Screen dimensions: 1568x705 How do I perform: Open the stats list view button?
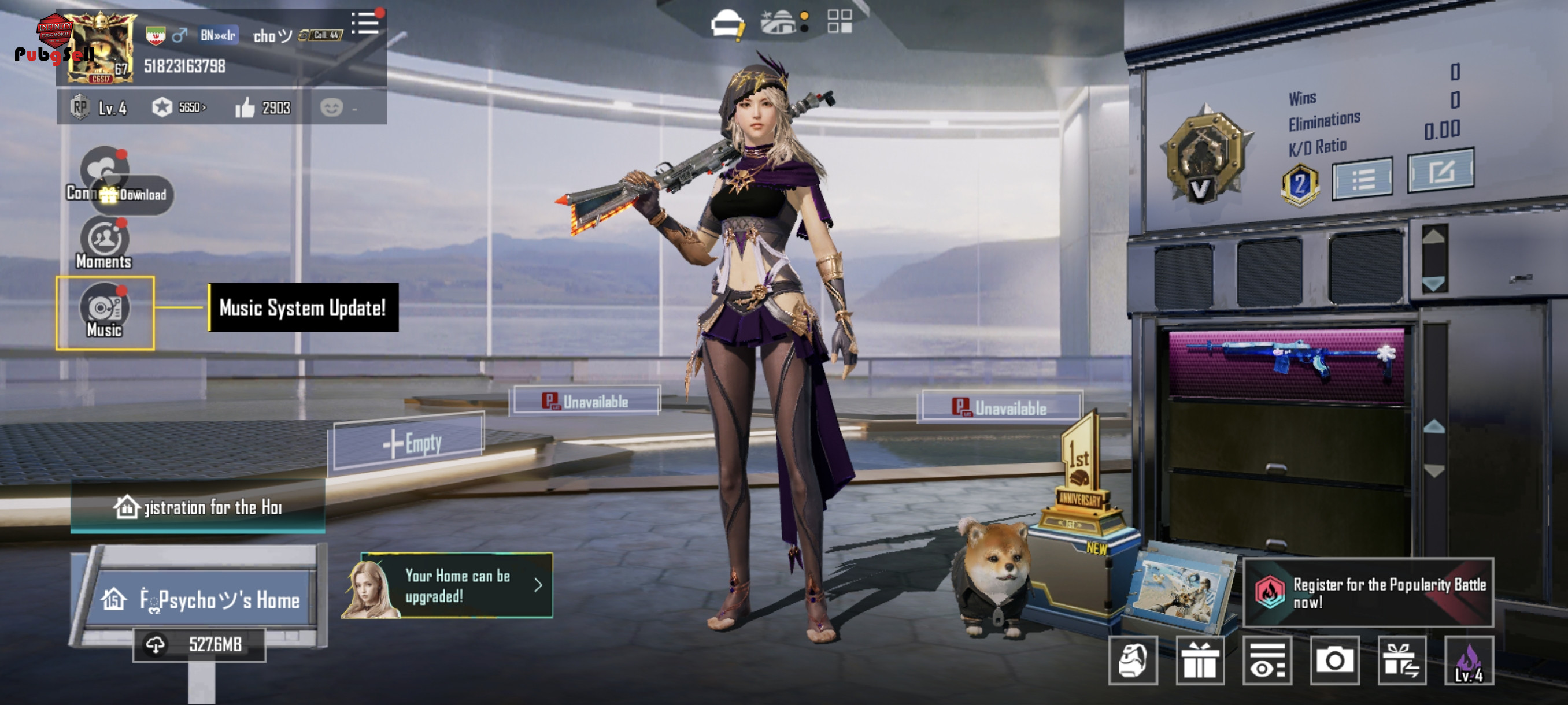click(1362, 179)
